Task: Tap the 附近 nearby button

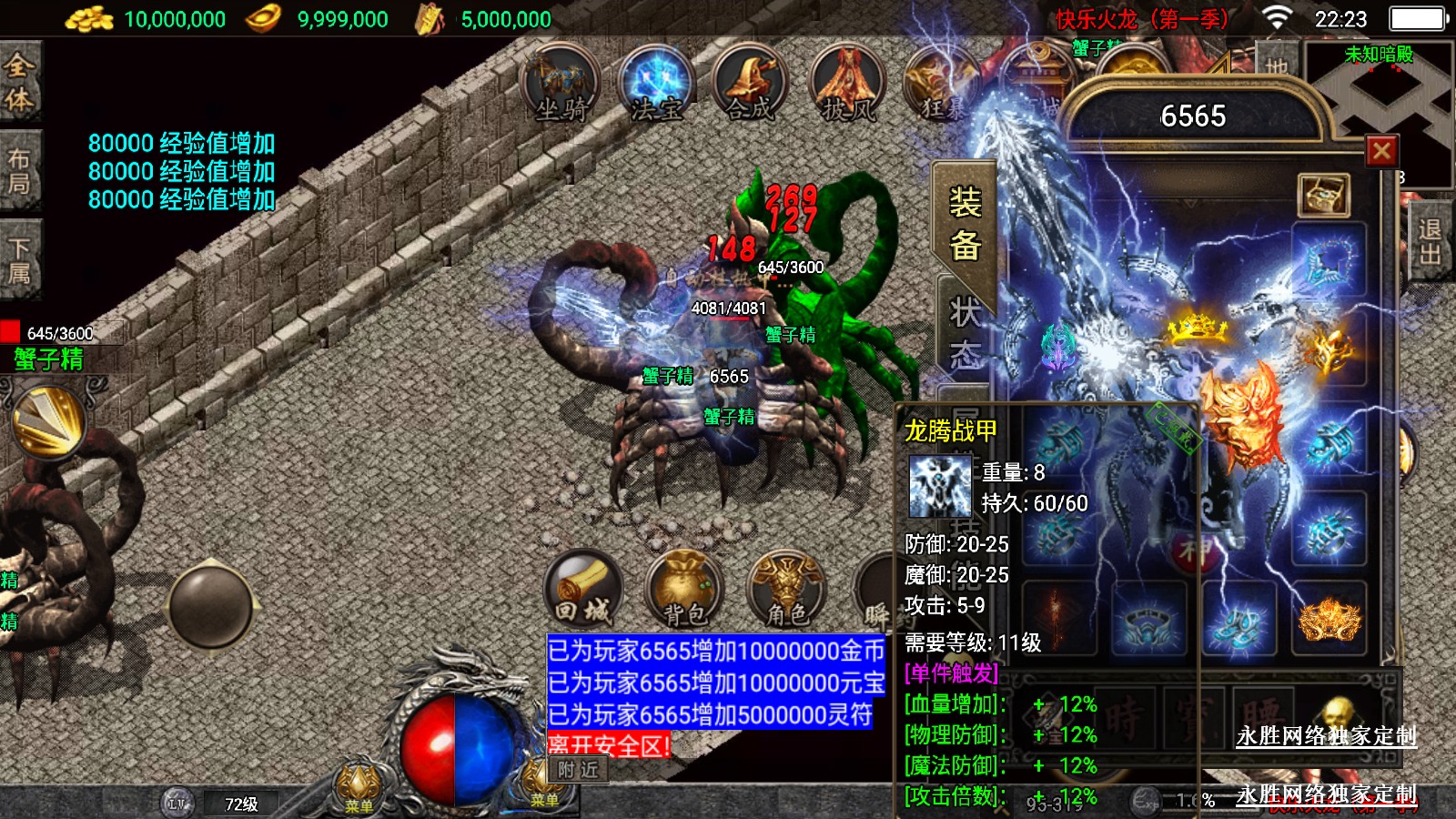Action: 578,770
